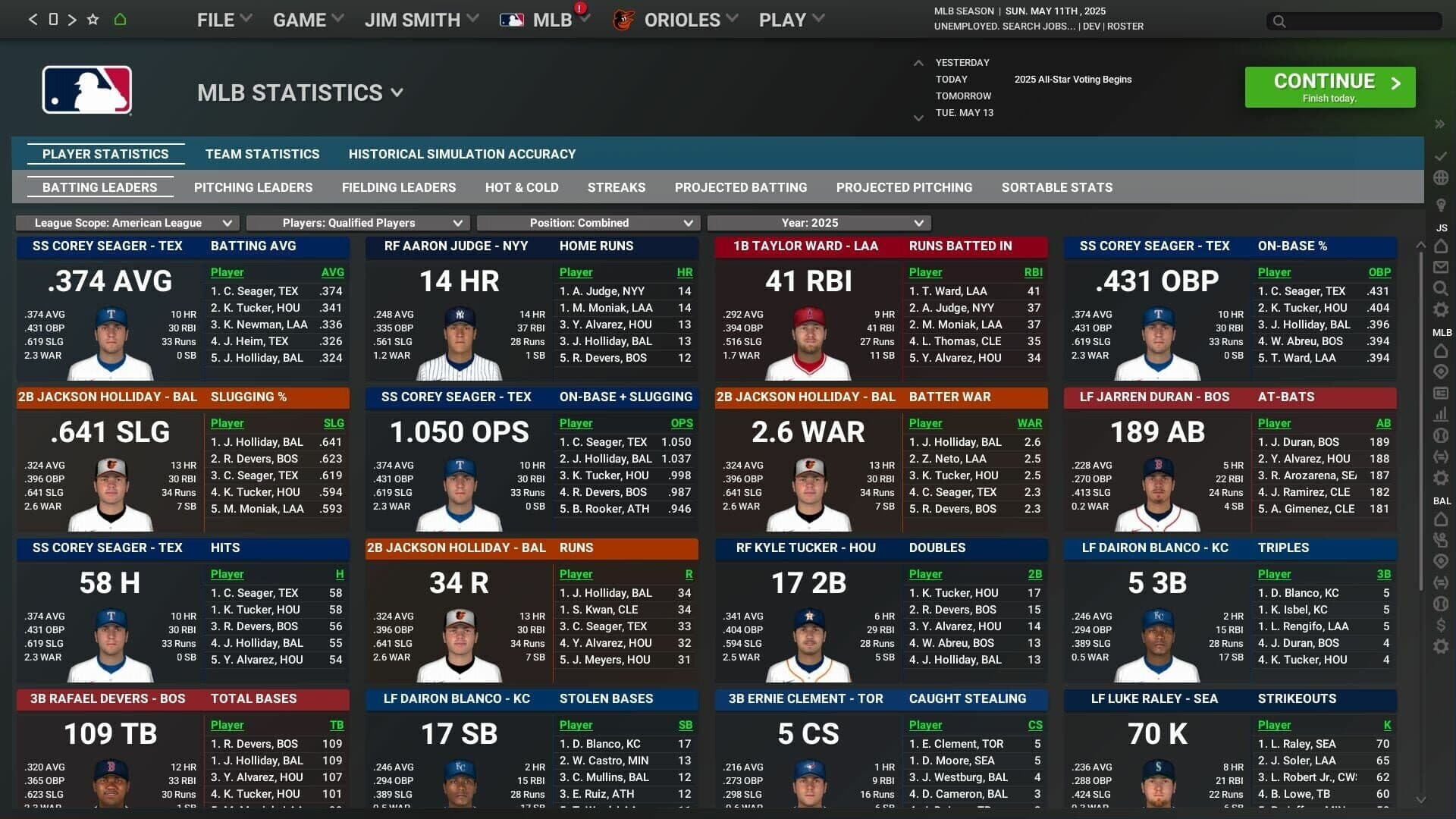
Task: Click the green home icon in top bar
Action: click(120, 19)
